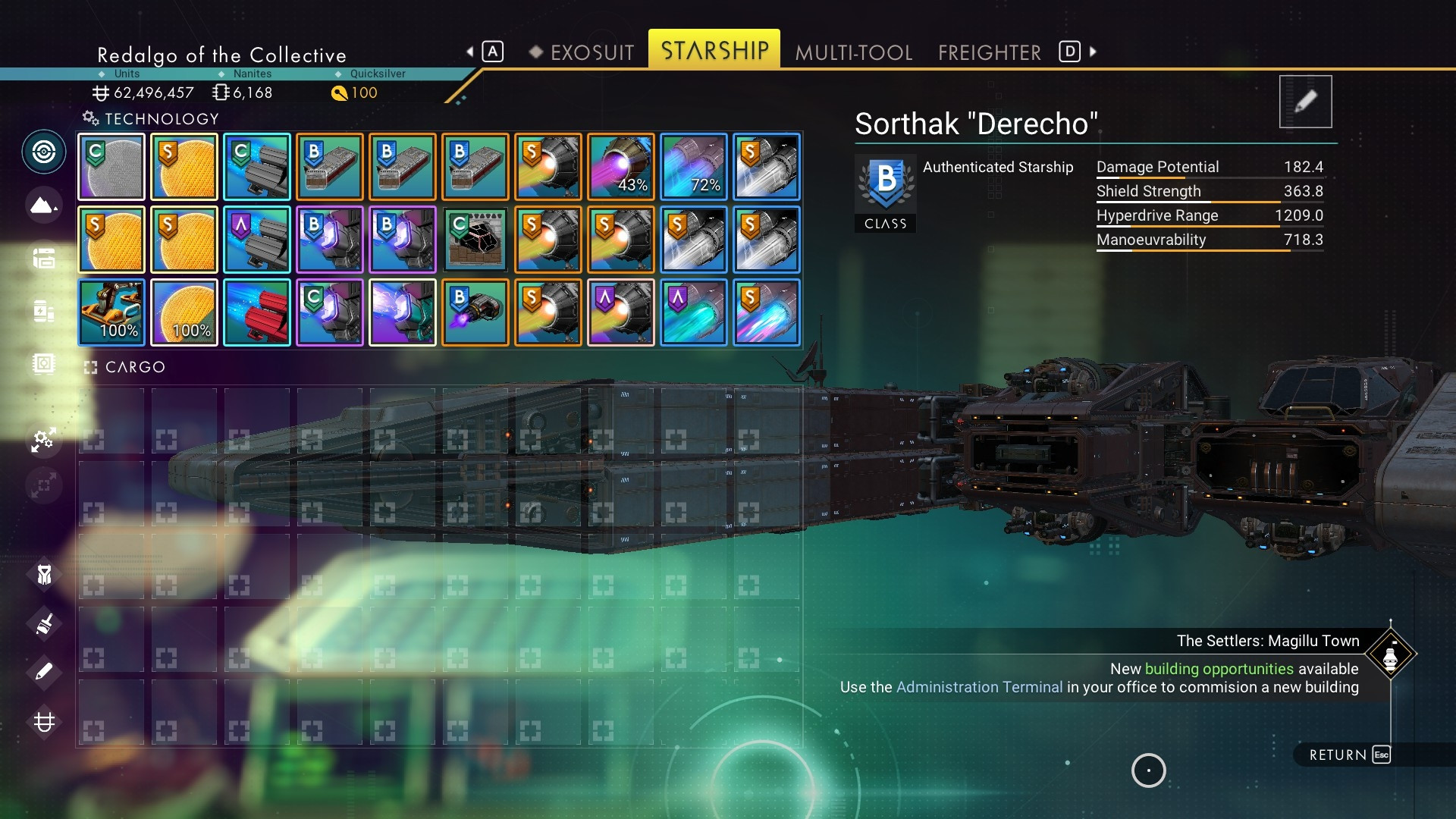Click the pencil button to rename the starship
The width and height of the screenshot is (1456, 819).
[x=1305, y=102]
